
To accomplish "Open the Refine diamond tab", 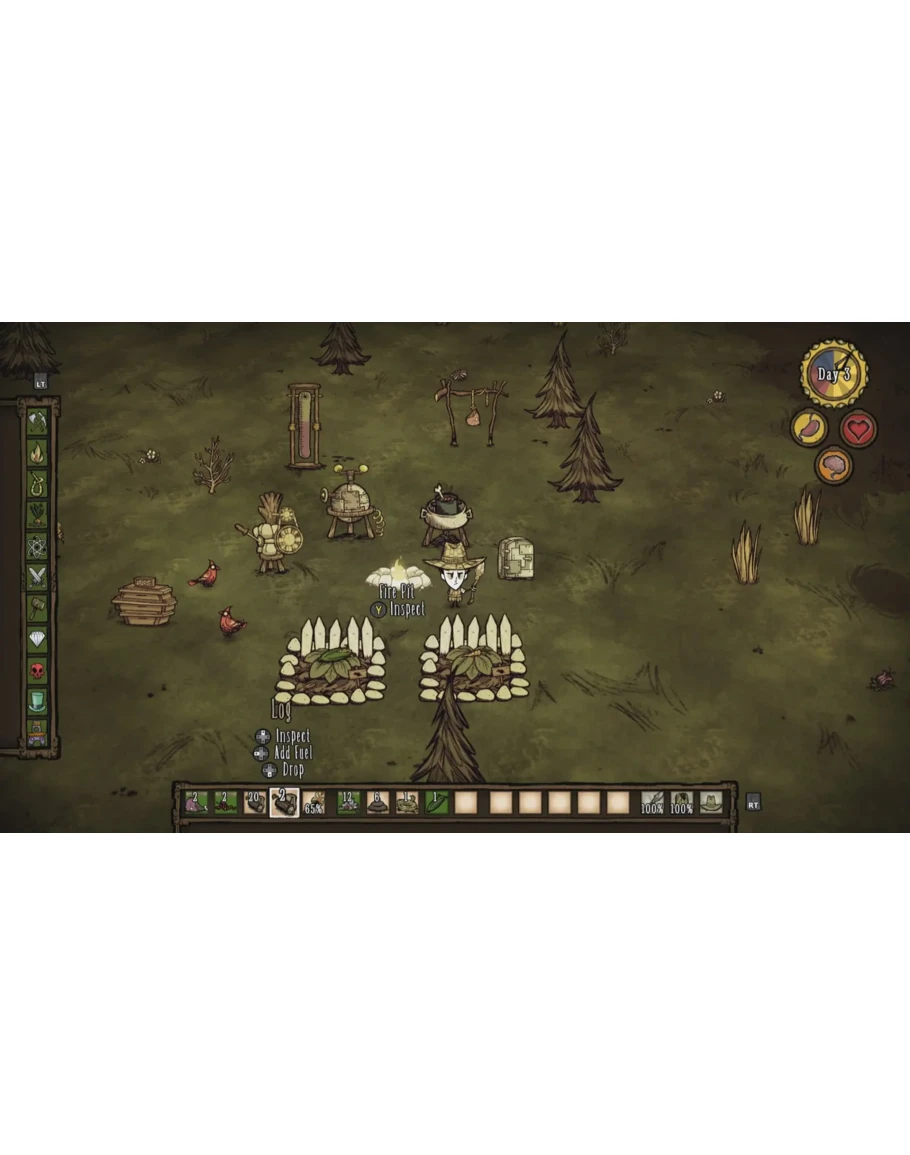I will tap(38, 638).
